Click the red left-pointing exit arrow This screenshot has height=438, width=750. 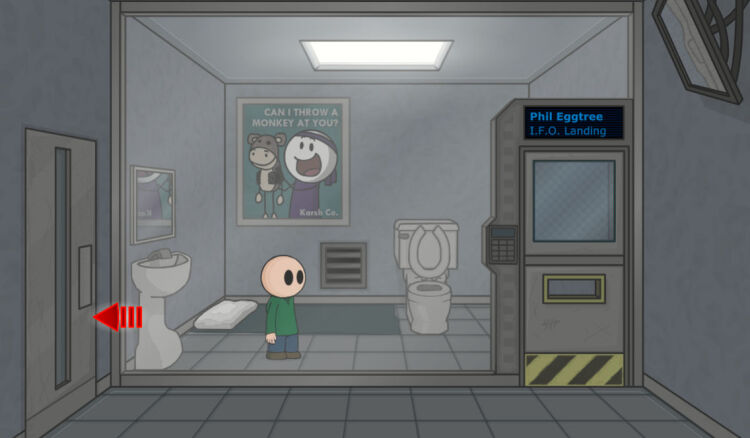116,317
